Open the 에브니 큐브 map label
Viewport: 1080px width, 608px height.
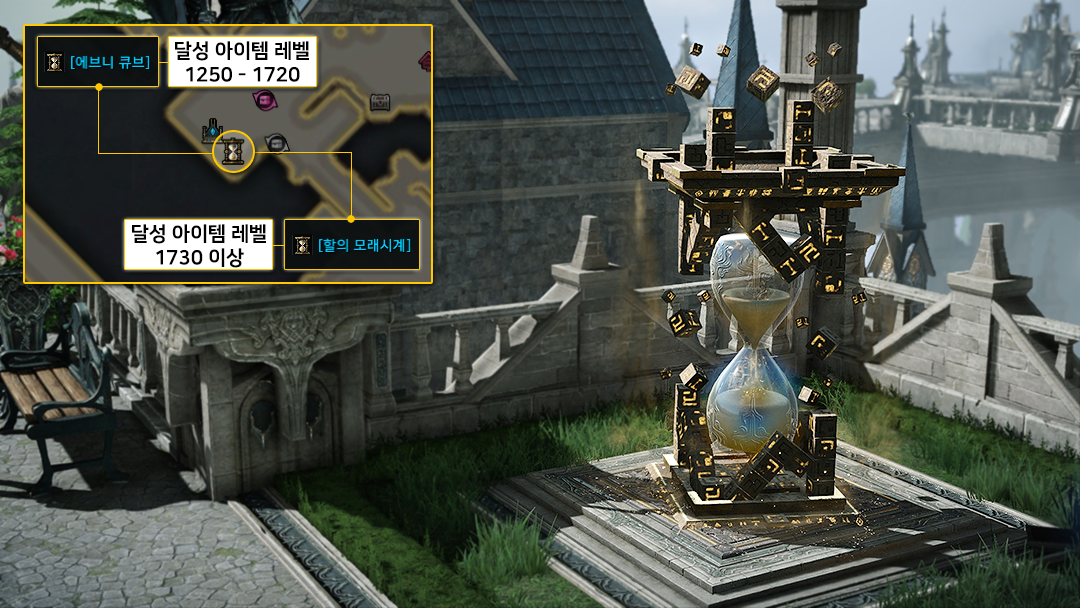[x=98, y=62]
